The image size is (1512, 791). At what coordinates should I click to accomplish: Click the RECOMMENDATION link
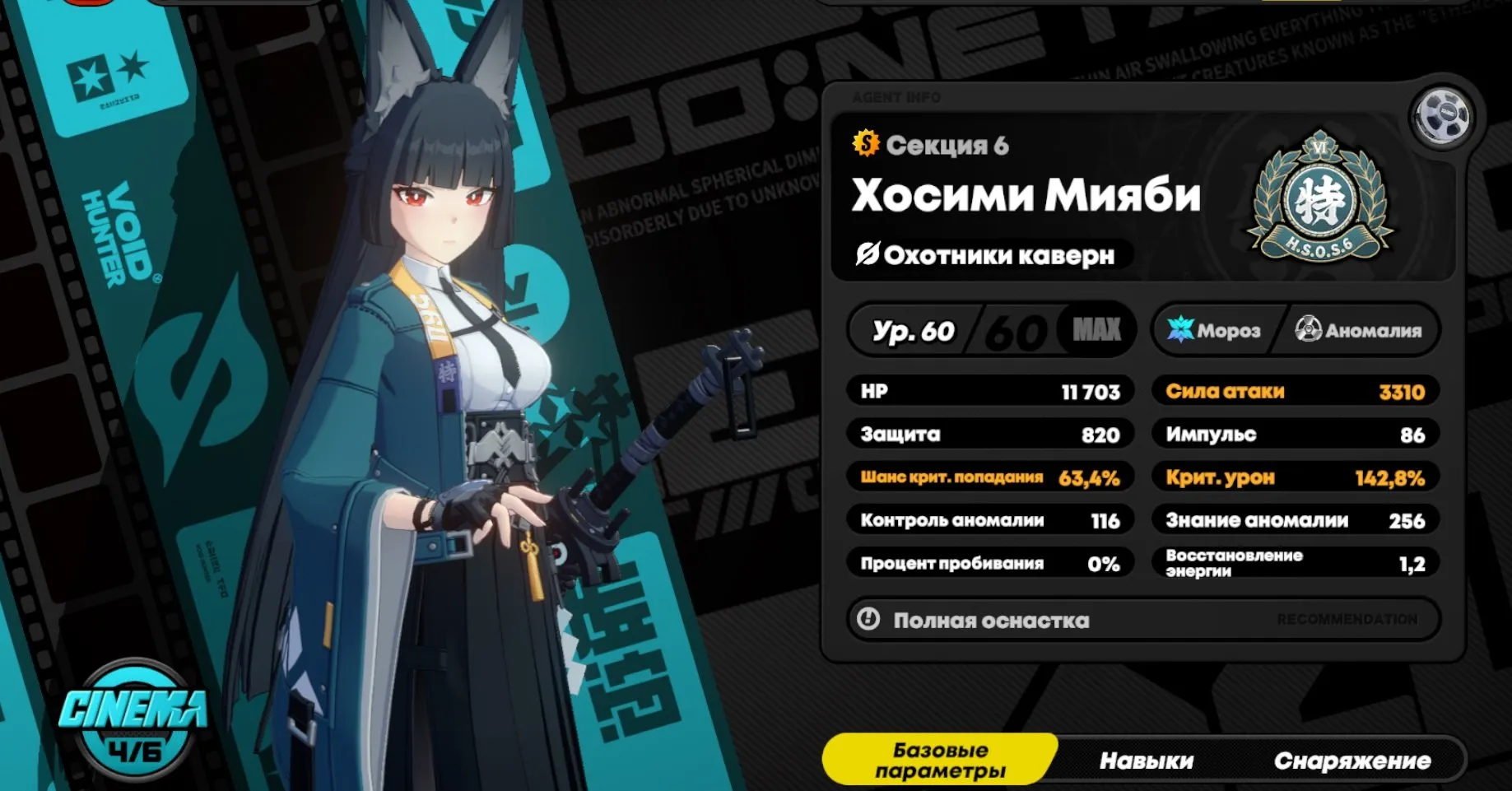1347,621
